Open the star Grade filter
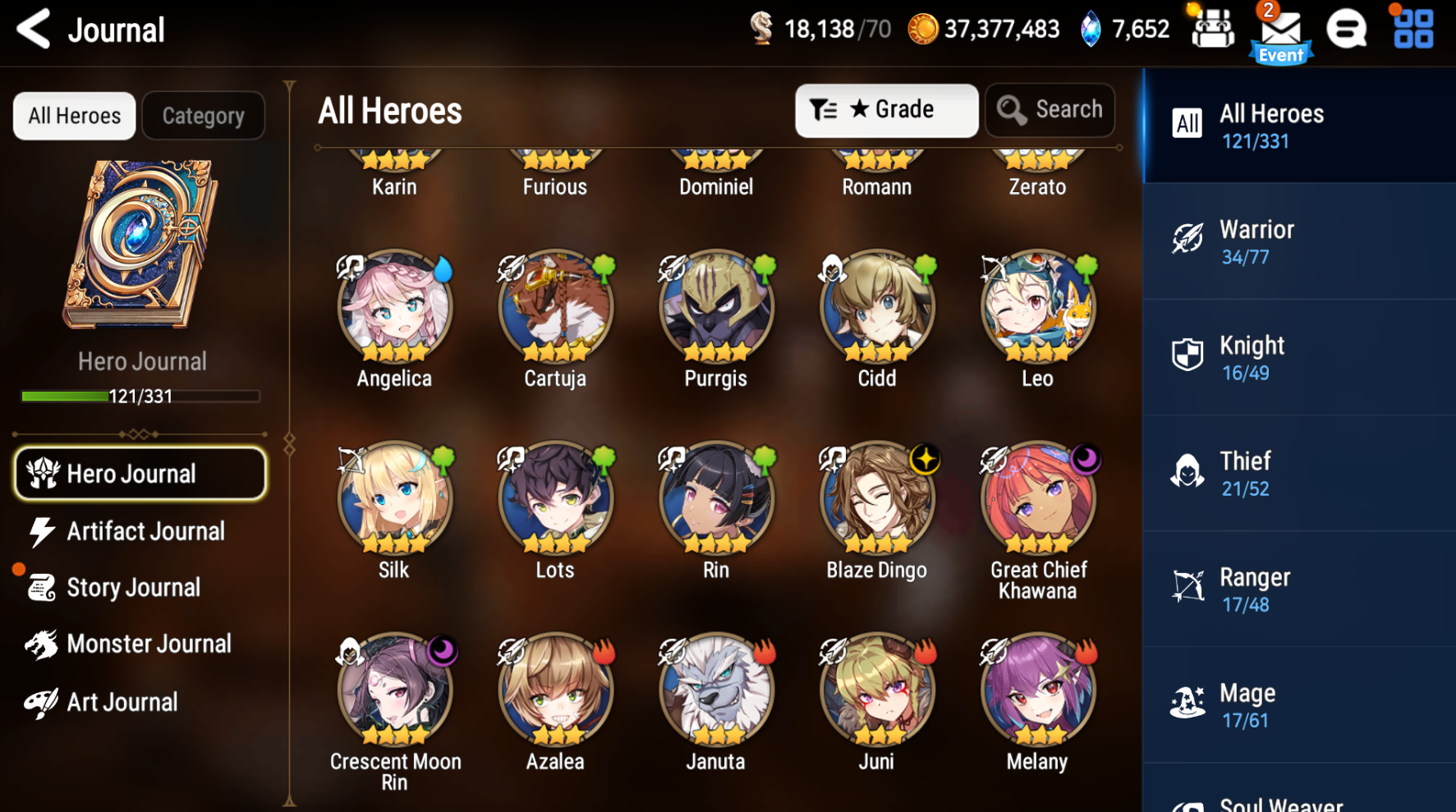Screen dimensions: 1456x812 pos(886,109)
